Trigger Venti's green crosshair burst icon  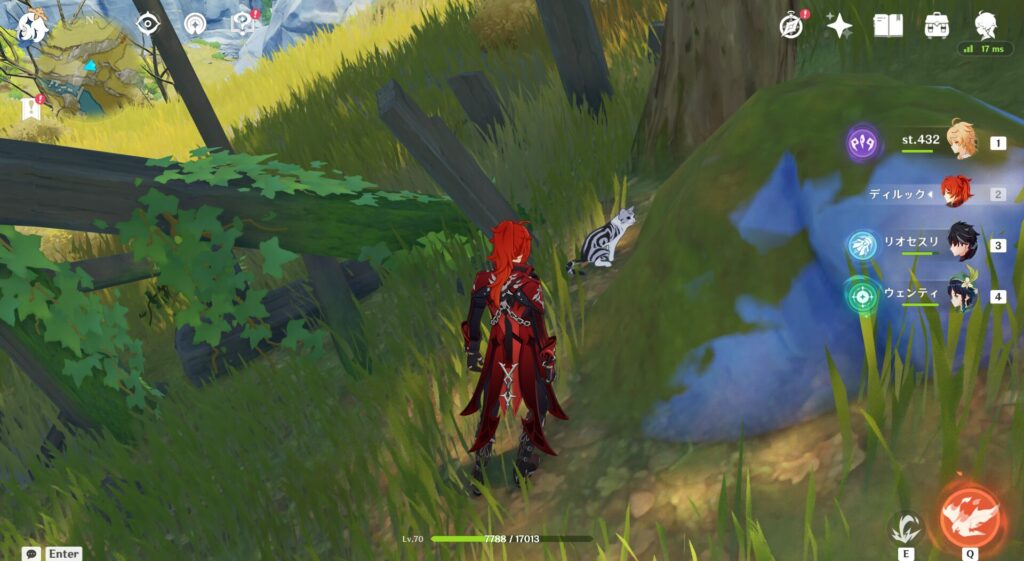coord(862,296)
